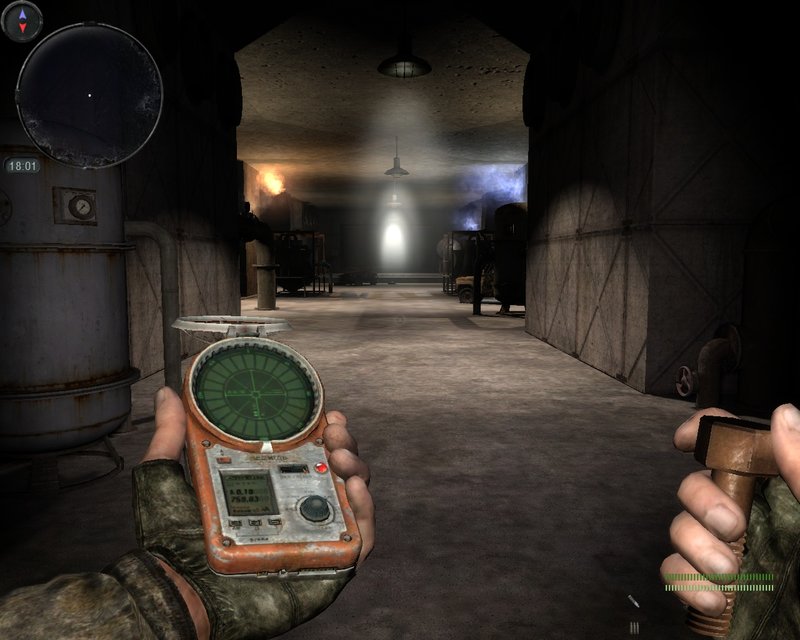
Task: Click the circular minimap
Action: (89, 95)
